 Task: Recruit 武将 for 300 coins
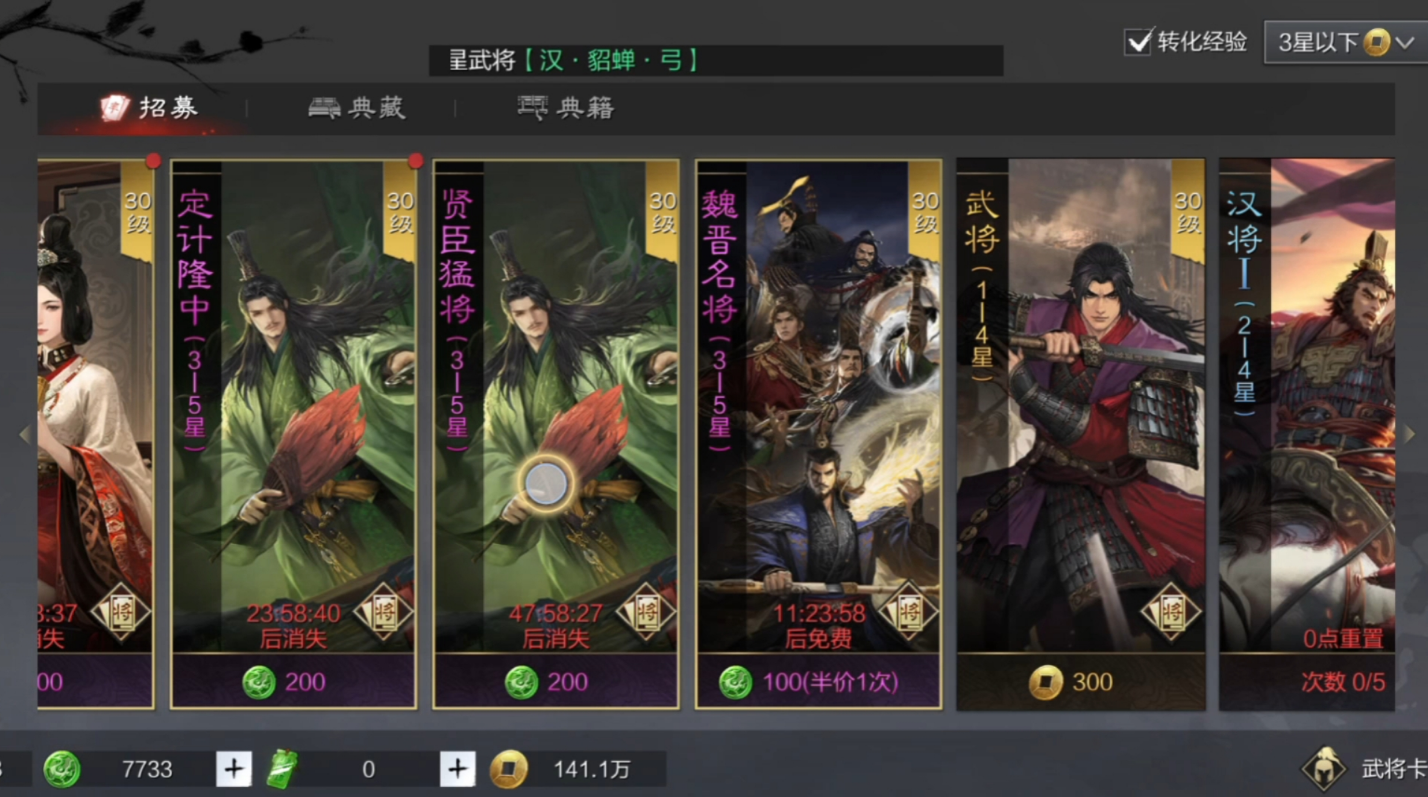pos(1080,682)
